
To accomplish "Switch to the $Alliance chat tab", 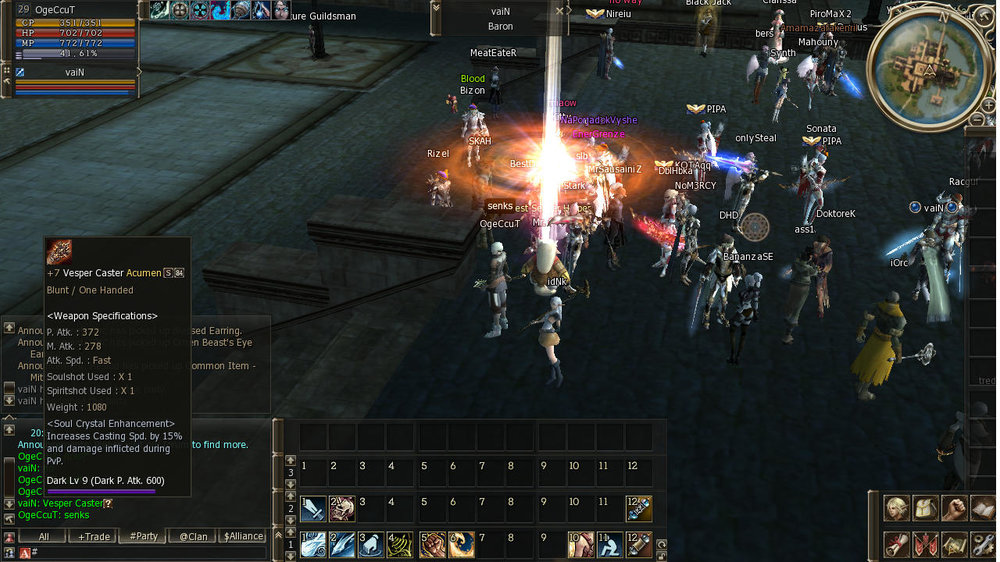I will (x=243, y=537).
